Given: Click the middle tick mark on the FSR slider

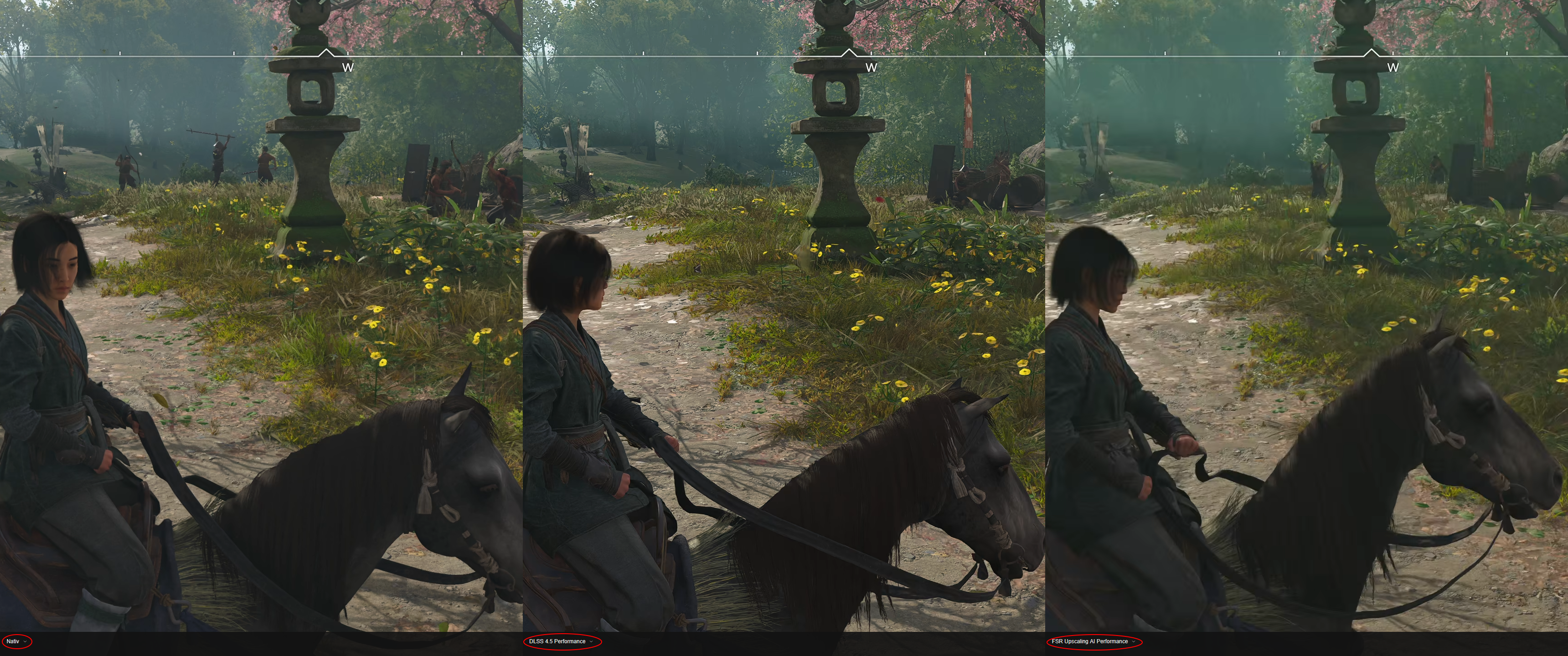Looking at the screenshot, I should pyautogui.click(x=1279, y=53).
